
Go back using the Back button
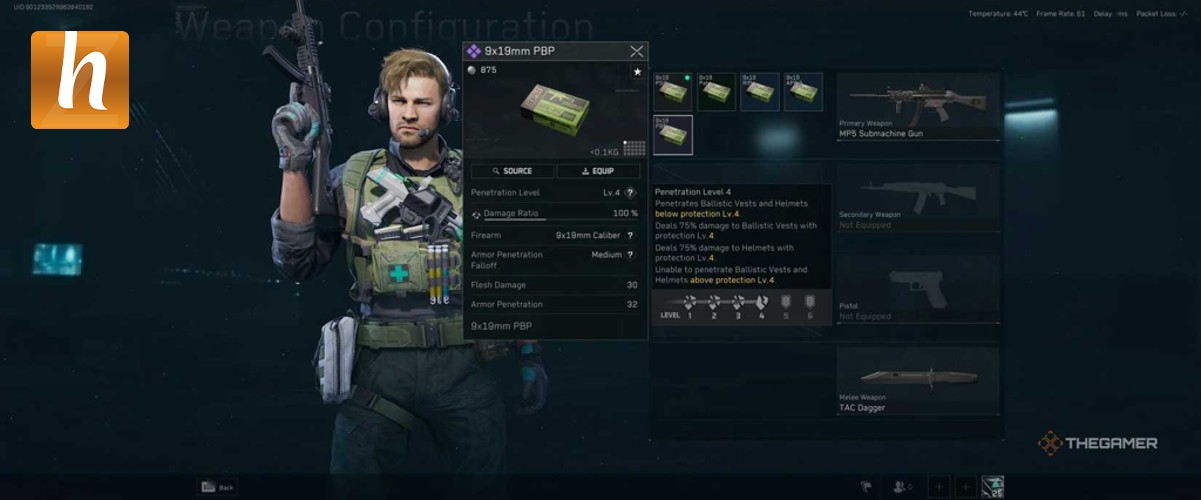pos(217,487)
